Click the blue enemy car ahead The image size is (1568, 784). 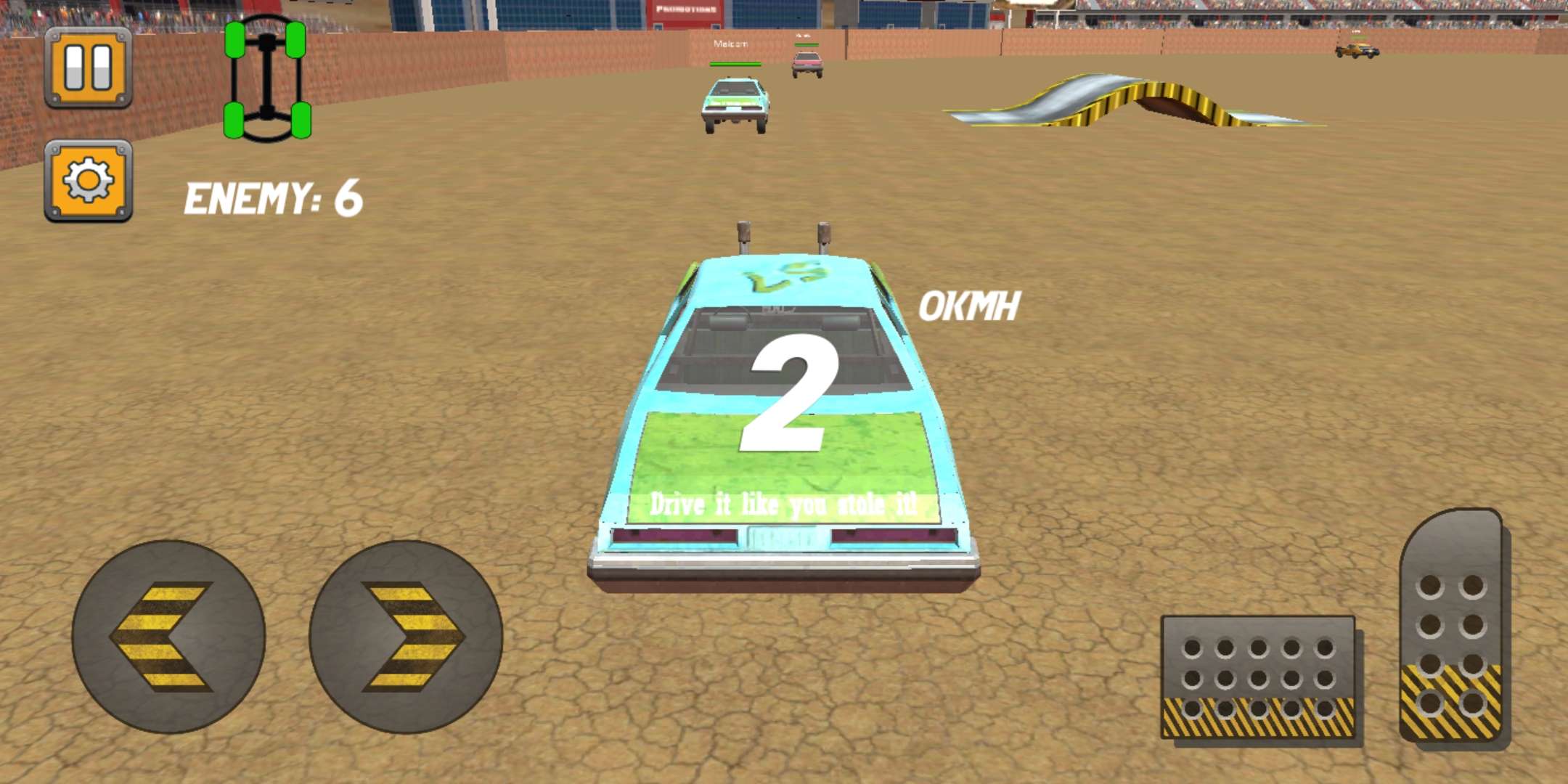point(735,102)
